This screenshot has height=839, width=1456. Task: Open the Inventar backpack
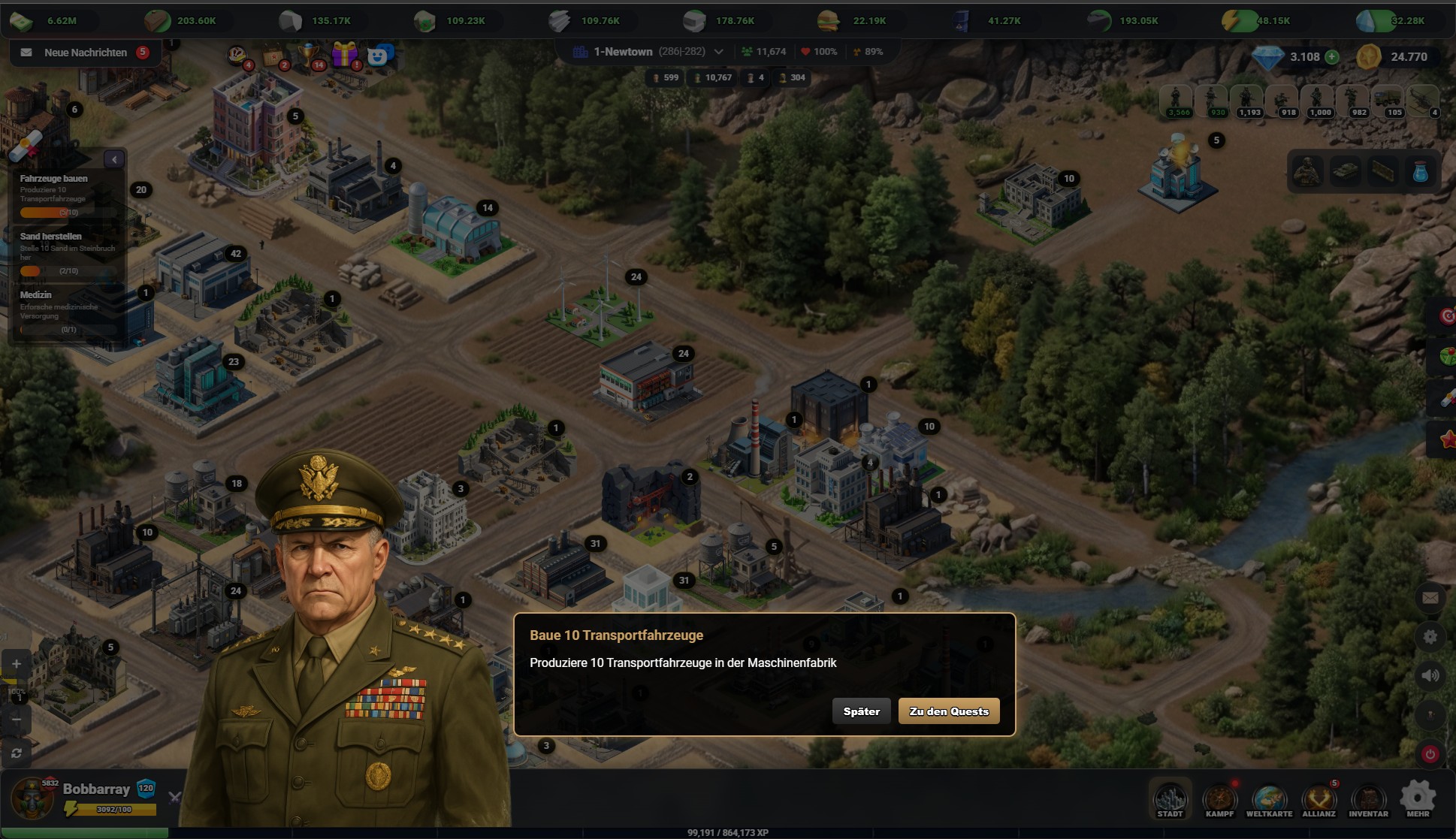pos(1368,800)
